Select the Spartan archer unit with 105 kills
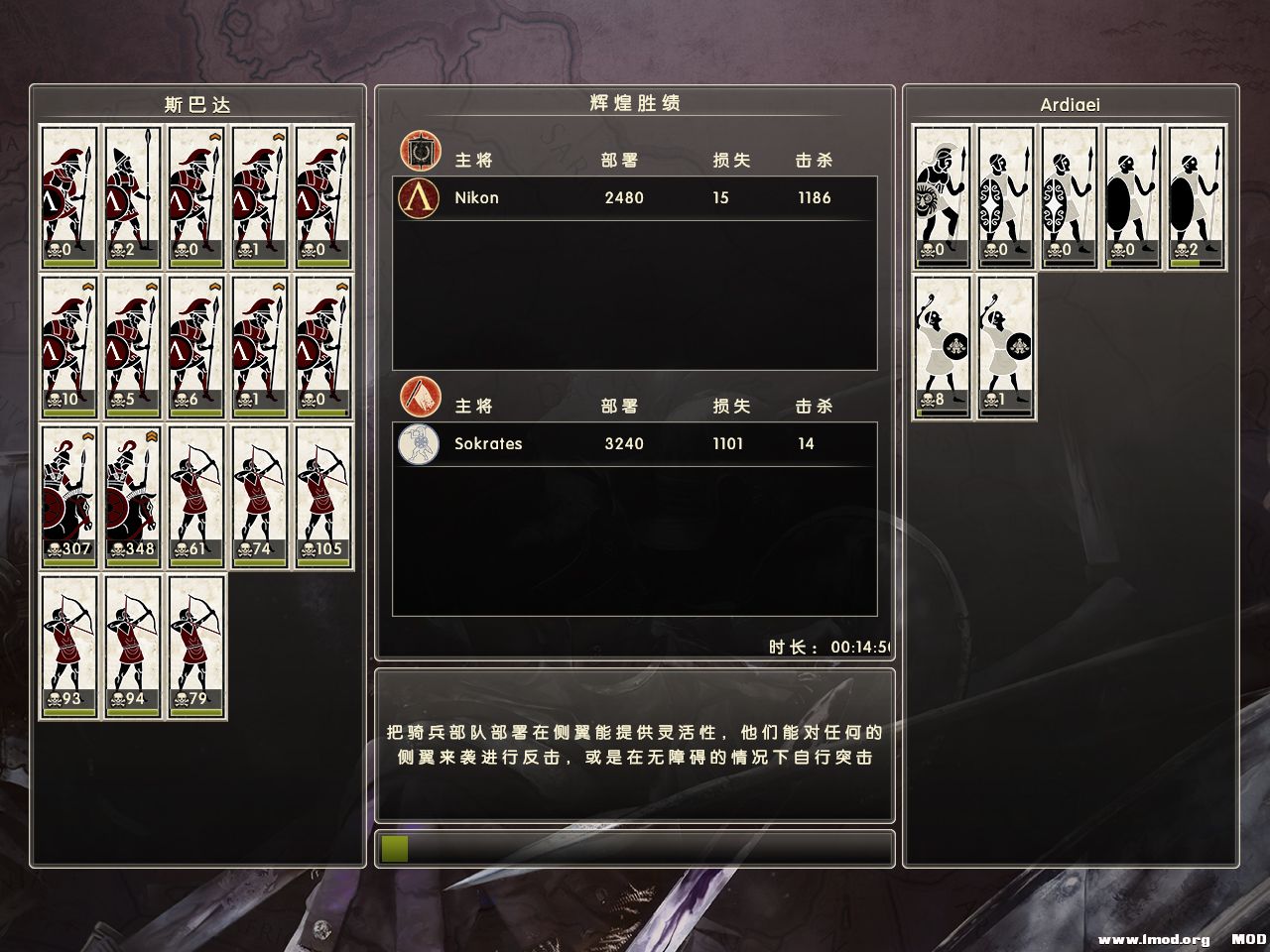 pos(322,496)
